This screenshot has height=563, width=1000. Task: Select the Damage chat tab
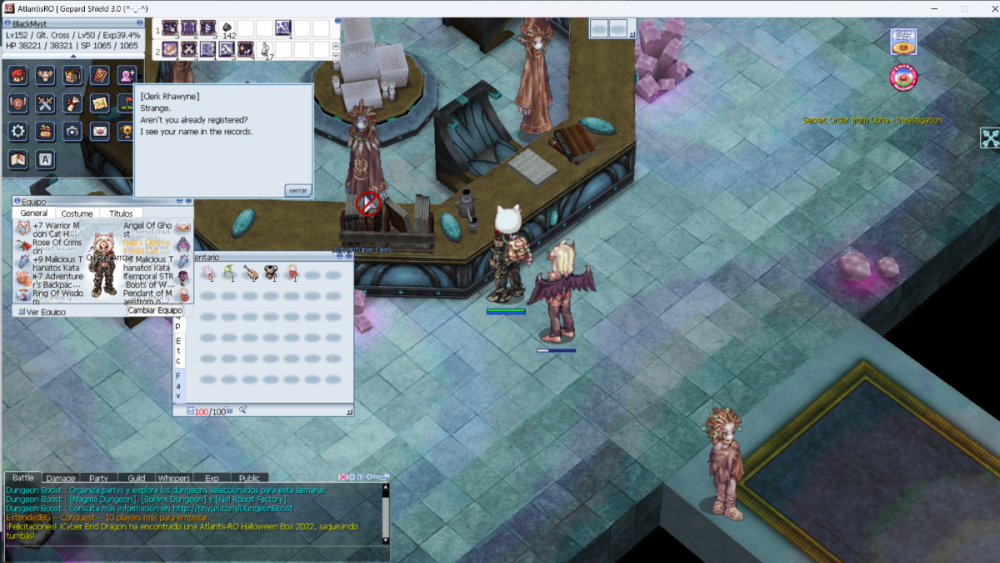(x=60, y=478)
